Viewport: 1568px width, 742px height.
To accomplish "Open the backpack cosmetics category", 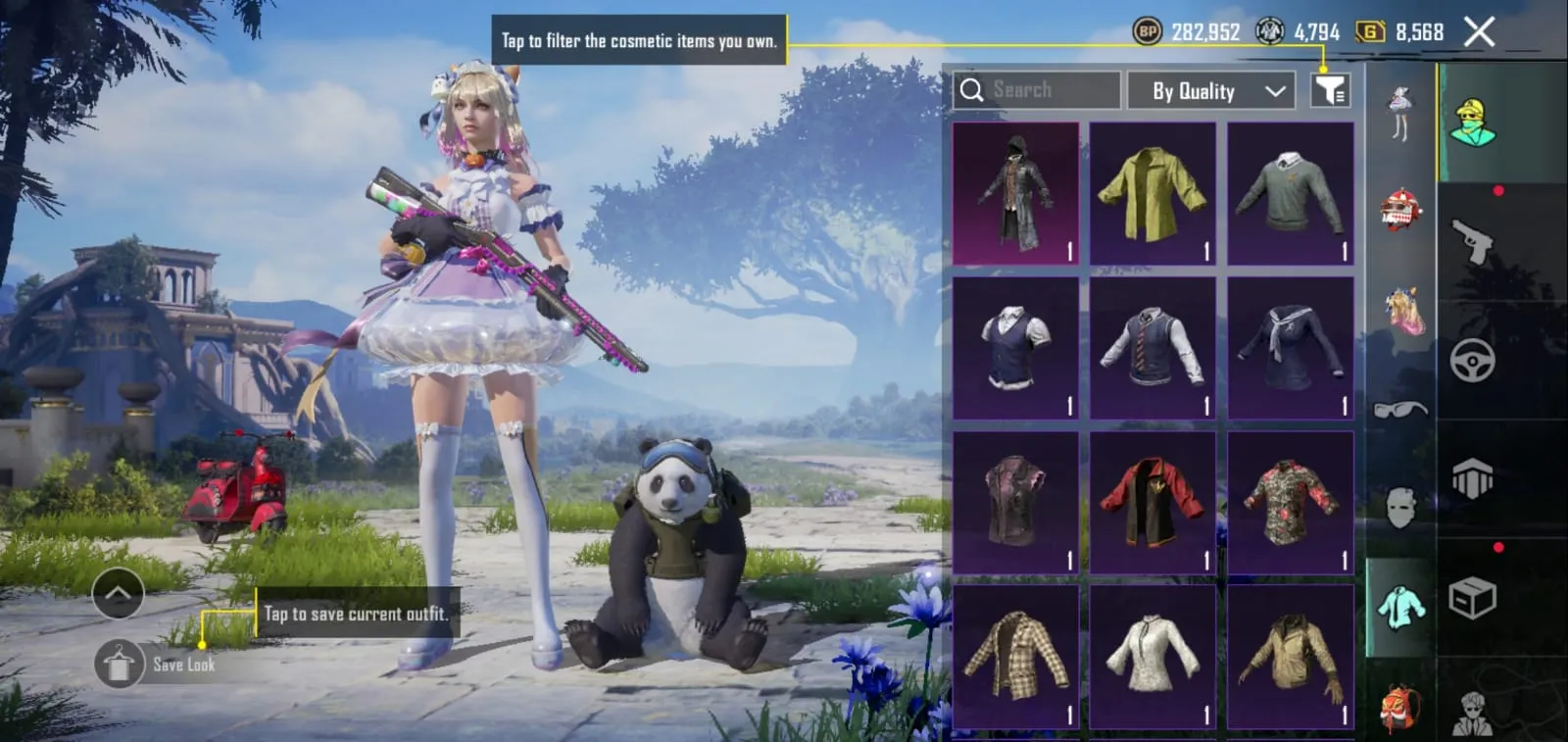I will pyautogui.click(x=1401, y=699).
